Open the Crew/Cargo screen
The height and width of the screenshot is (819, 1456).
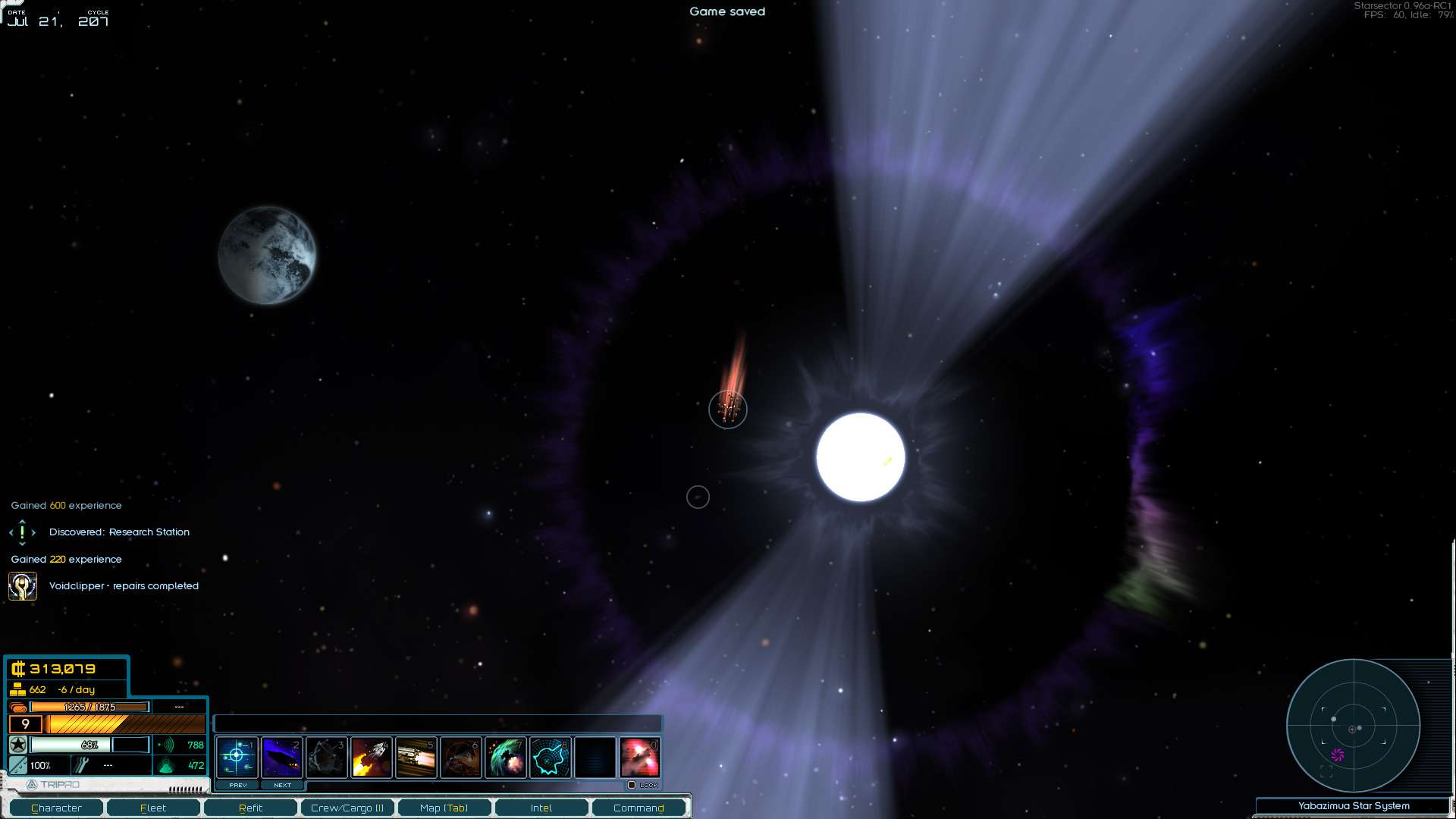coord(347,808)
